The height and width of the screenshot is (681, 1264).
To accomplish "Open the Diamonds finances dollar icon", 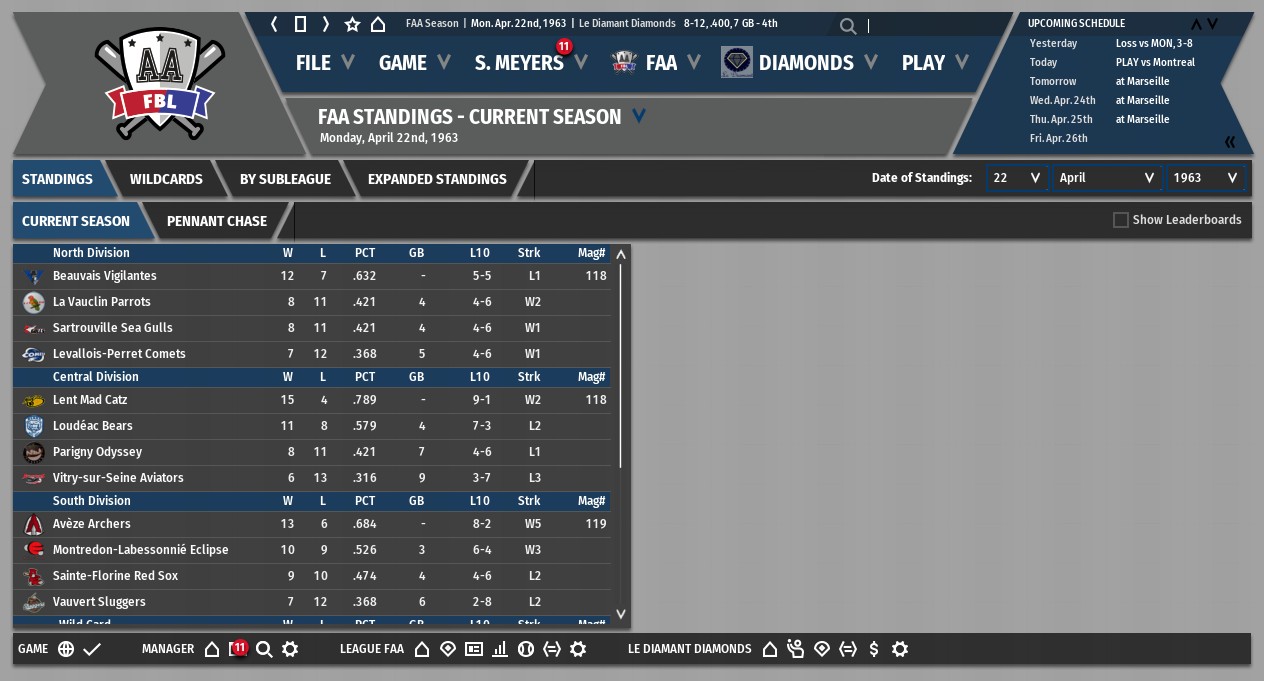I will point(874,649).
